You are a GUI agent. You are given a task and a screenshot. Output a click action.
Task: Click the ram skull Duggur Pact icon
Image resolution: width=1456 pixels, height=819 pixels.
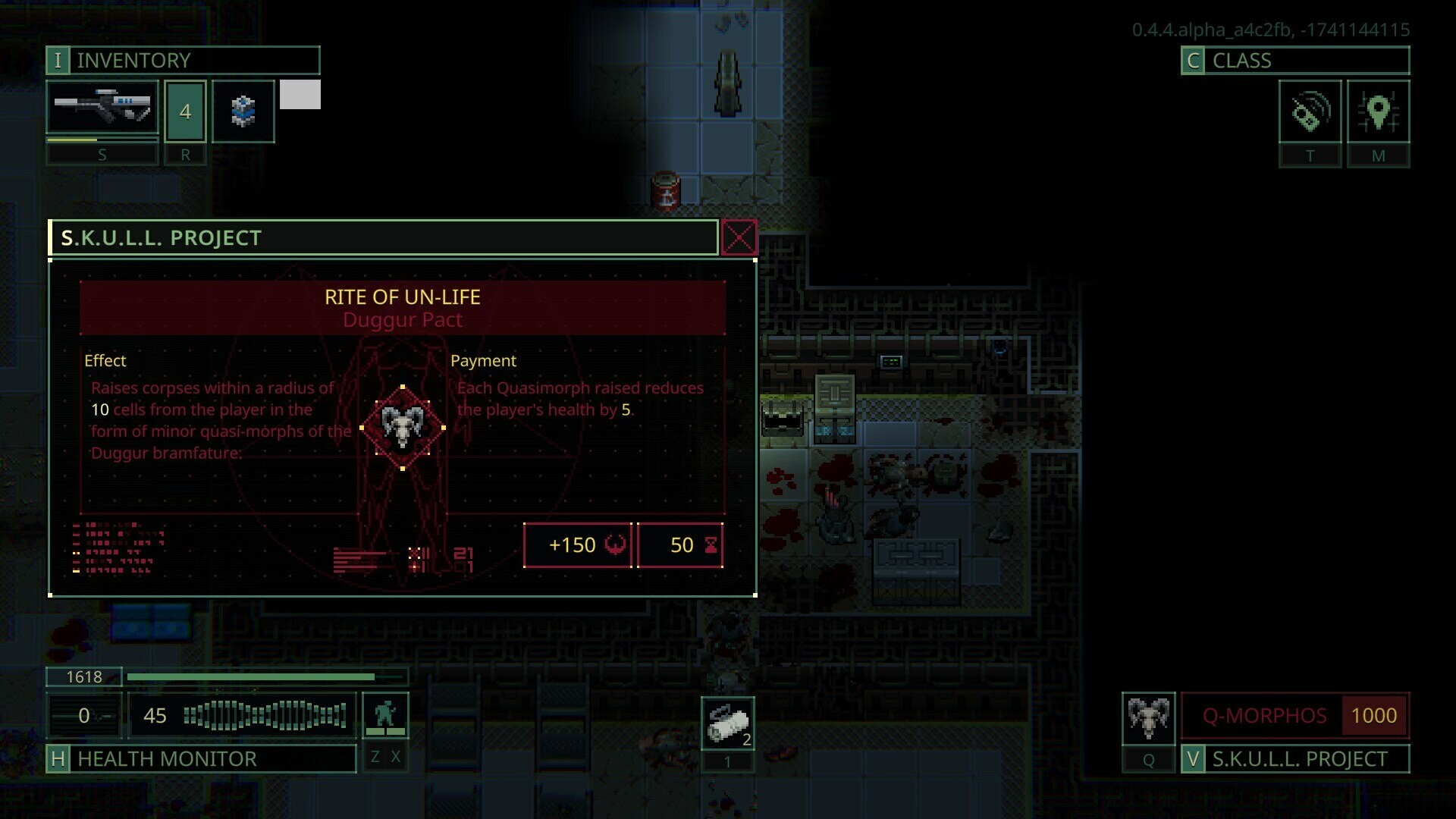[401, 426]
